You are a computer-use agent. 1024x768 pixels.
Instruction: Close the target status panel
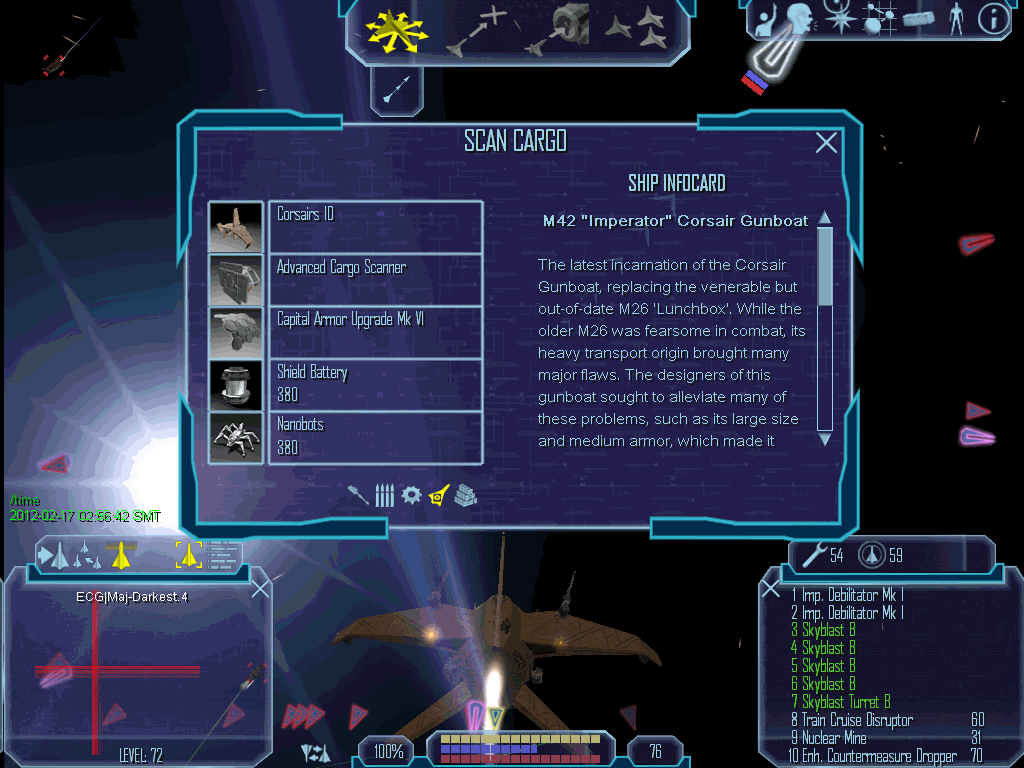(260, 588)
